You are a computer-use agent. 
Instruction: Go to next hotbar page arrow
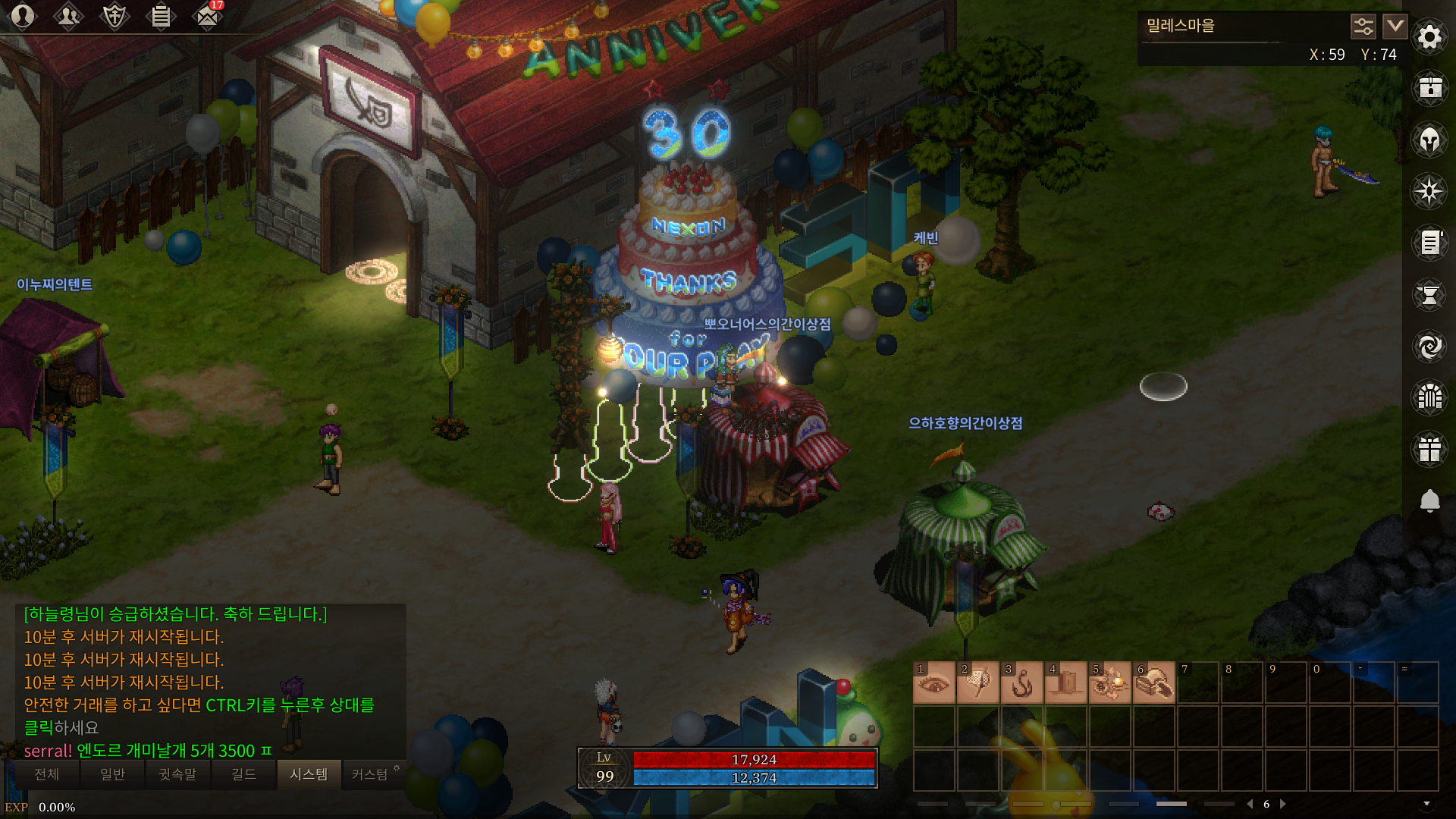point(1283,804)
